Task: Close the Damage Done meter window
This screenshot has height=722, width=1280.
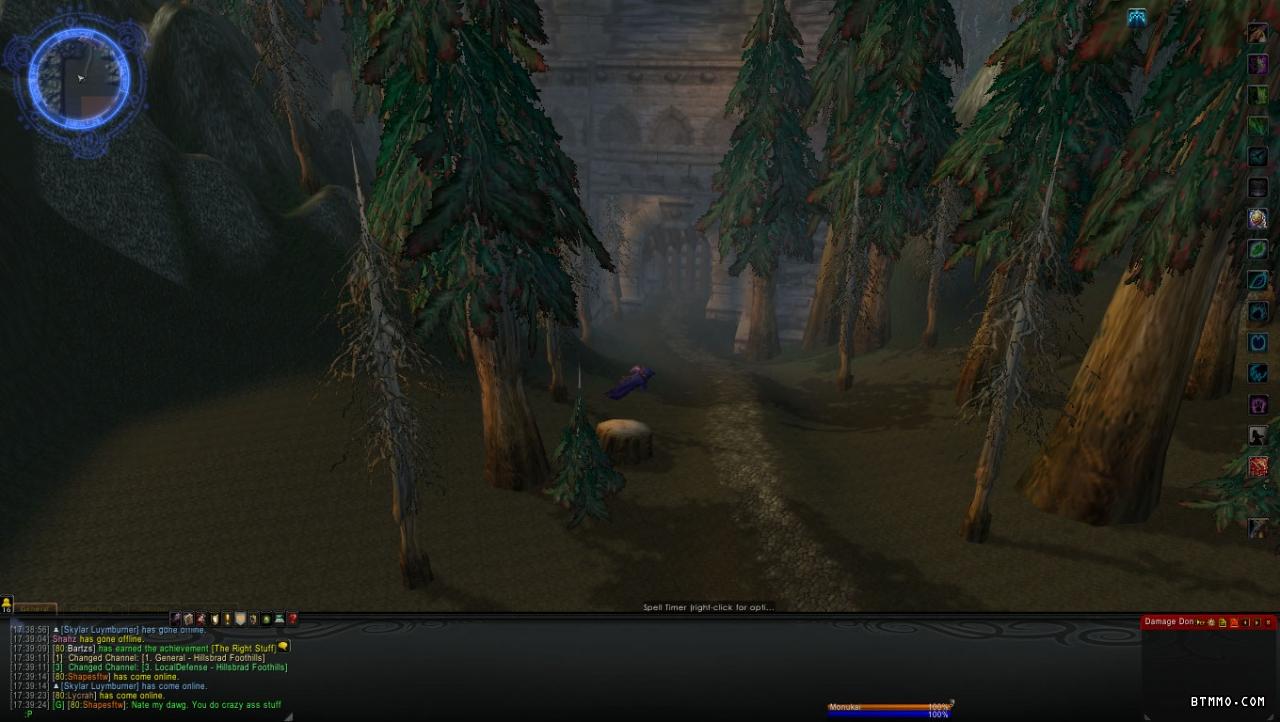Action: [1269, 622]
